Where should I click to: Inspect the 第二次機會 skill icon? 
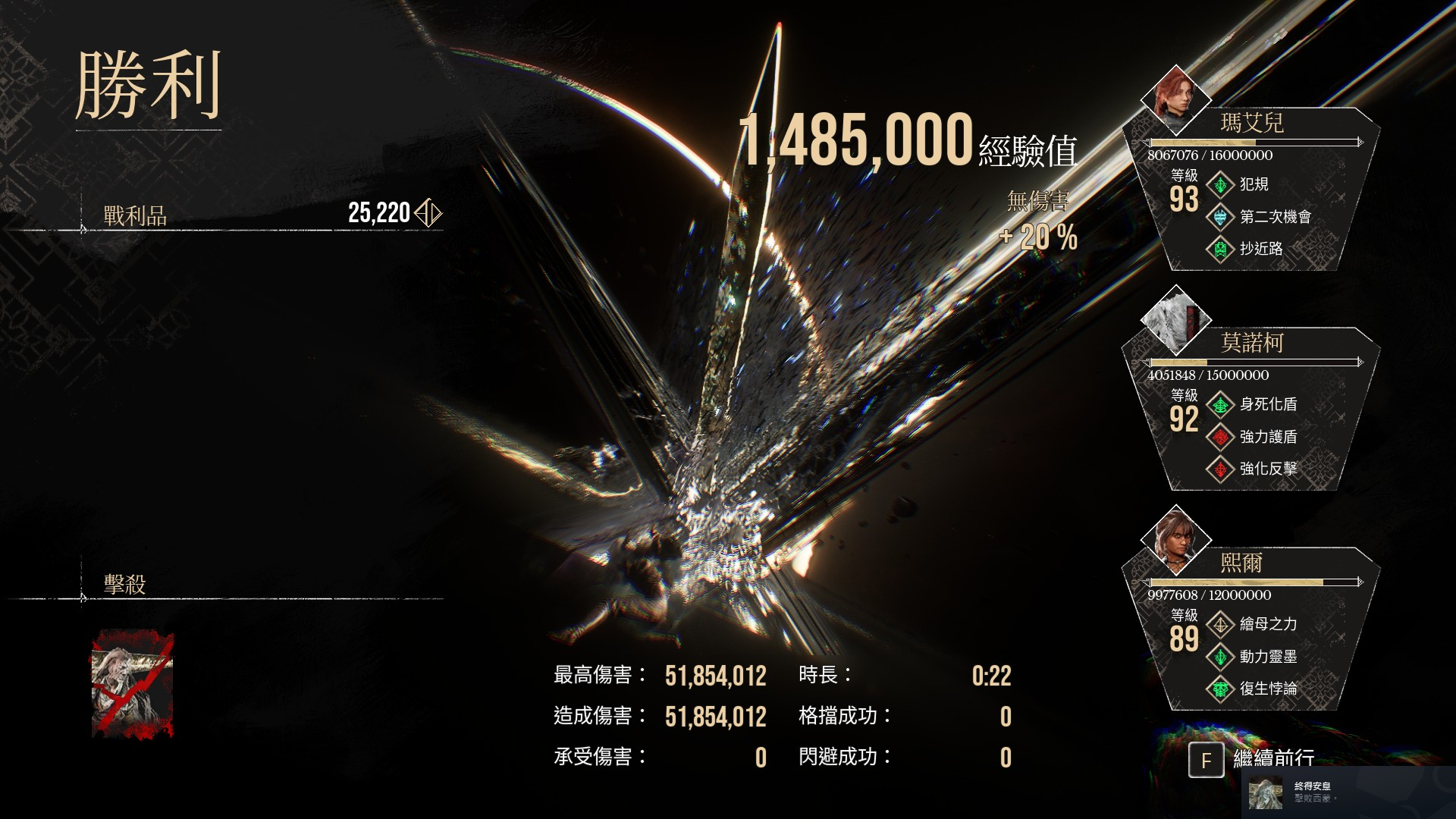click(x=1220, y=217)
